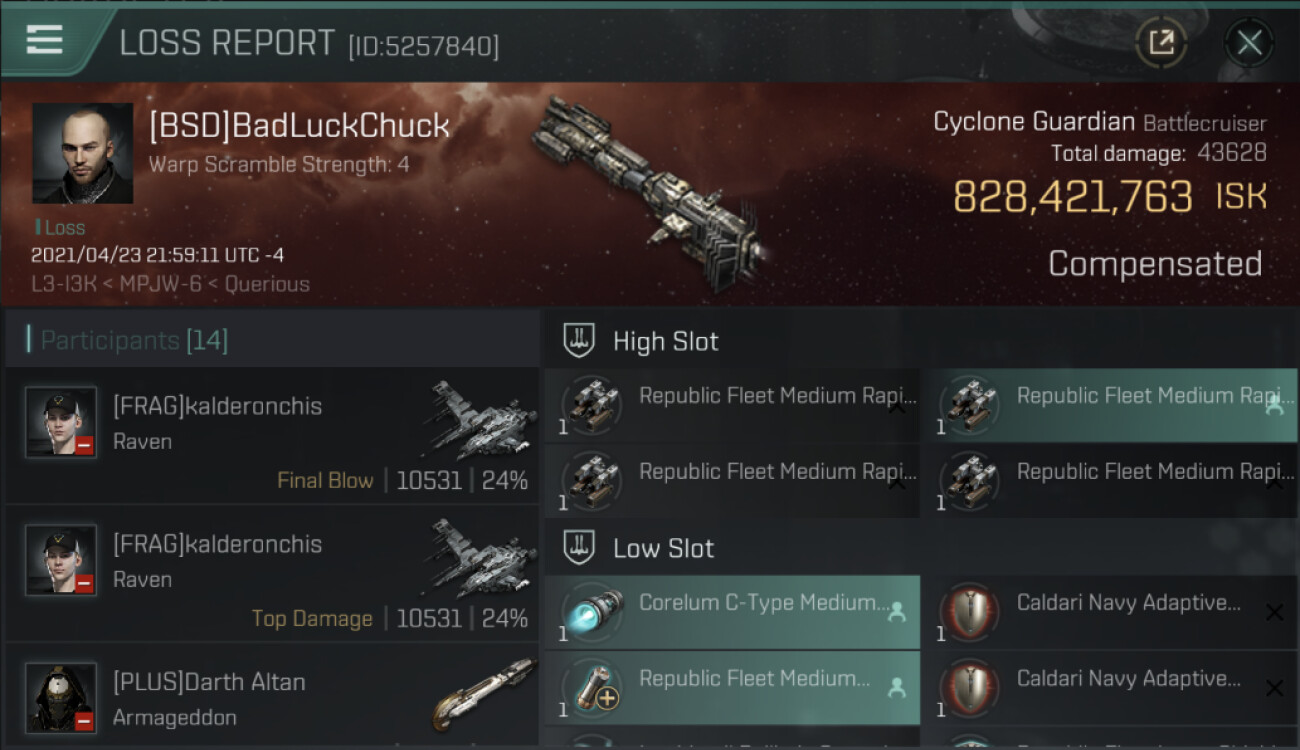Close the loss report window
Screen dimensions: 1300x750
click(1249, 42)
